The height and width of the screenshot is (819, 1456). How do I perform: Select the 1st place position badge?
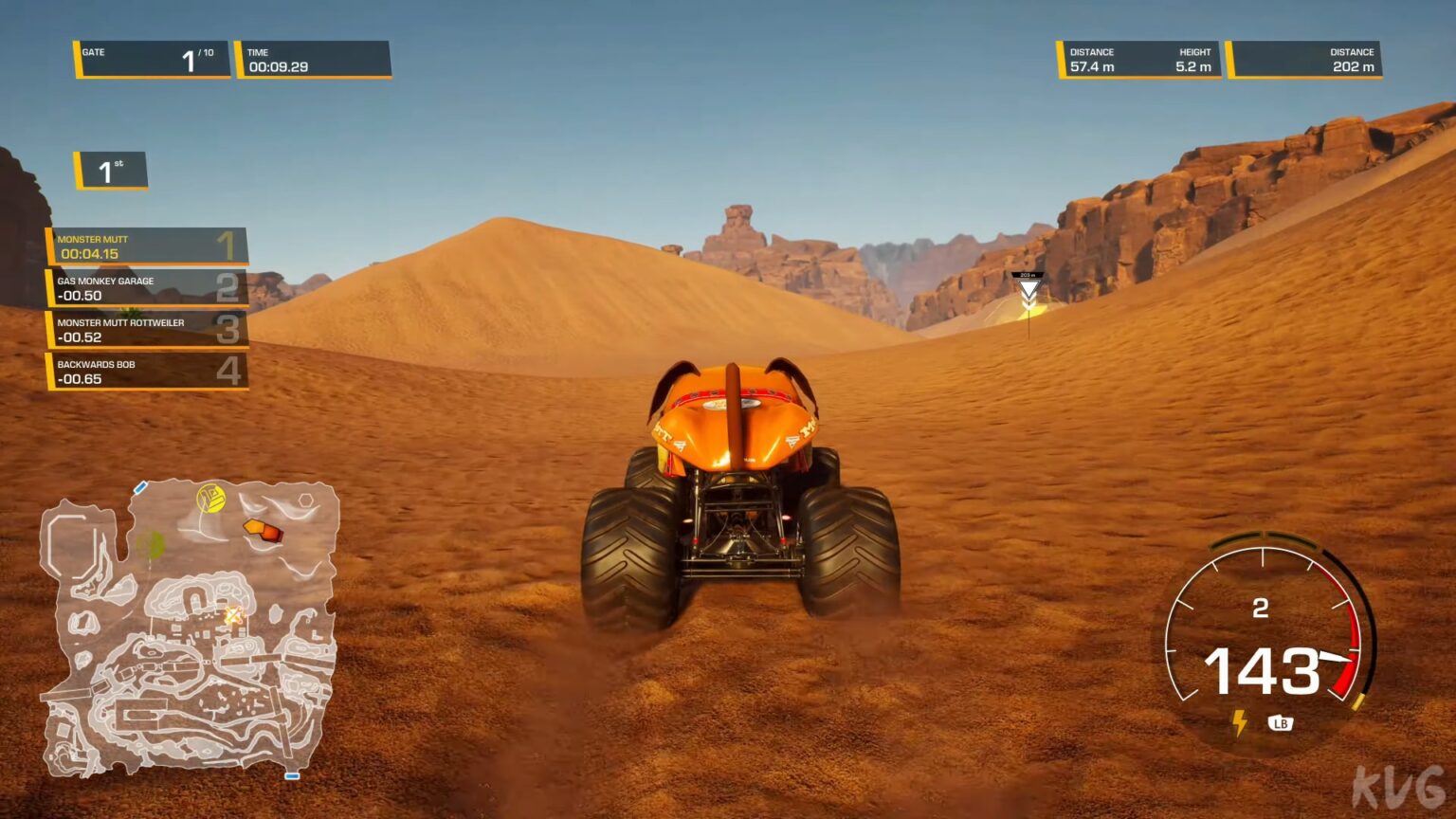tap(109, 171)
